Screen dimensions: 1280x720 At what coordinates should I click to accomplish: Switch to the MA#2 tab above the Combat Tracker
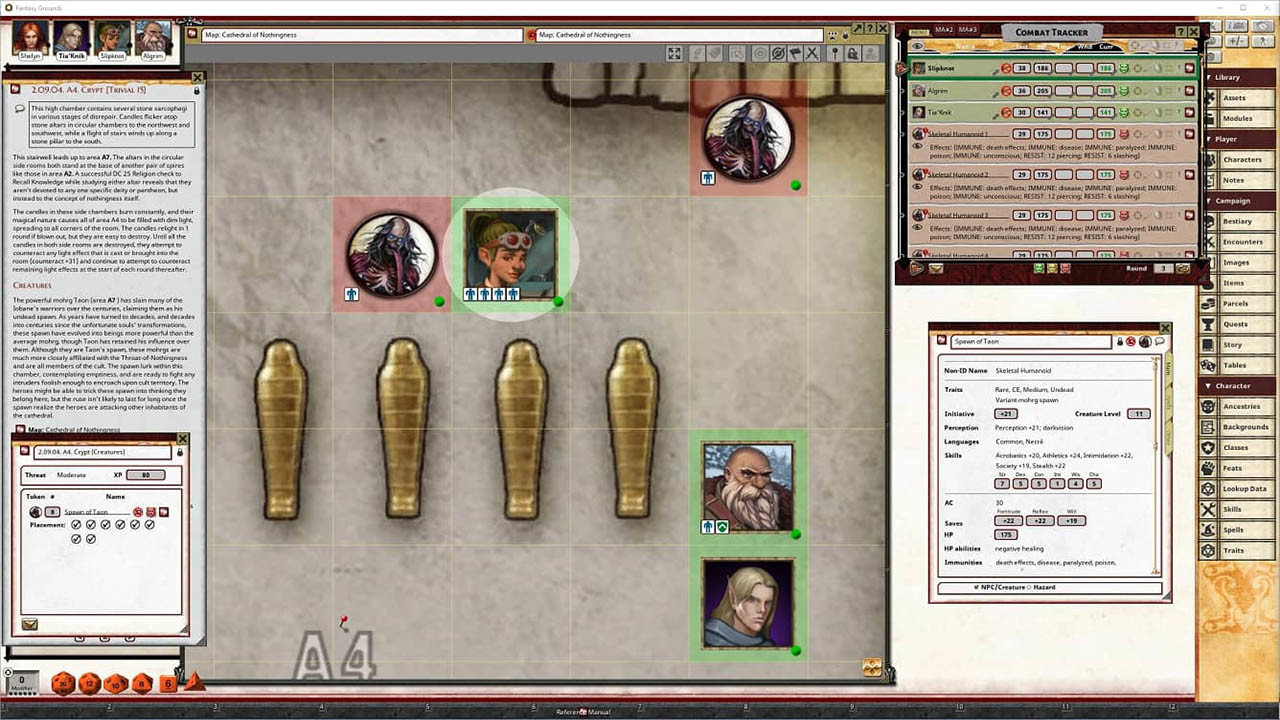pyautogui.click(x=944, y=30)
